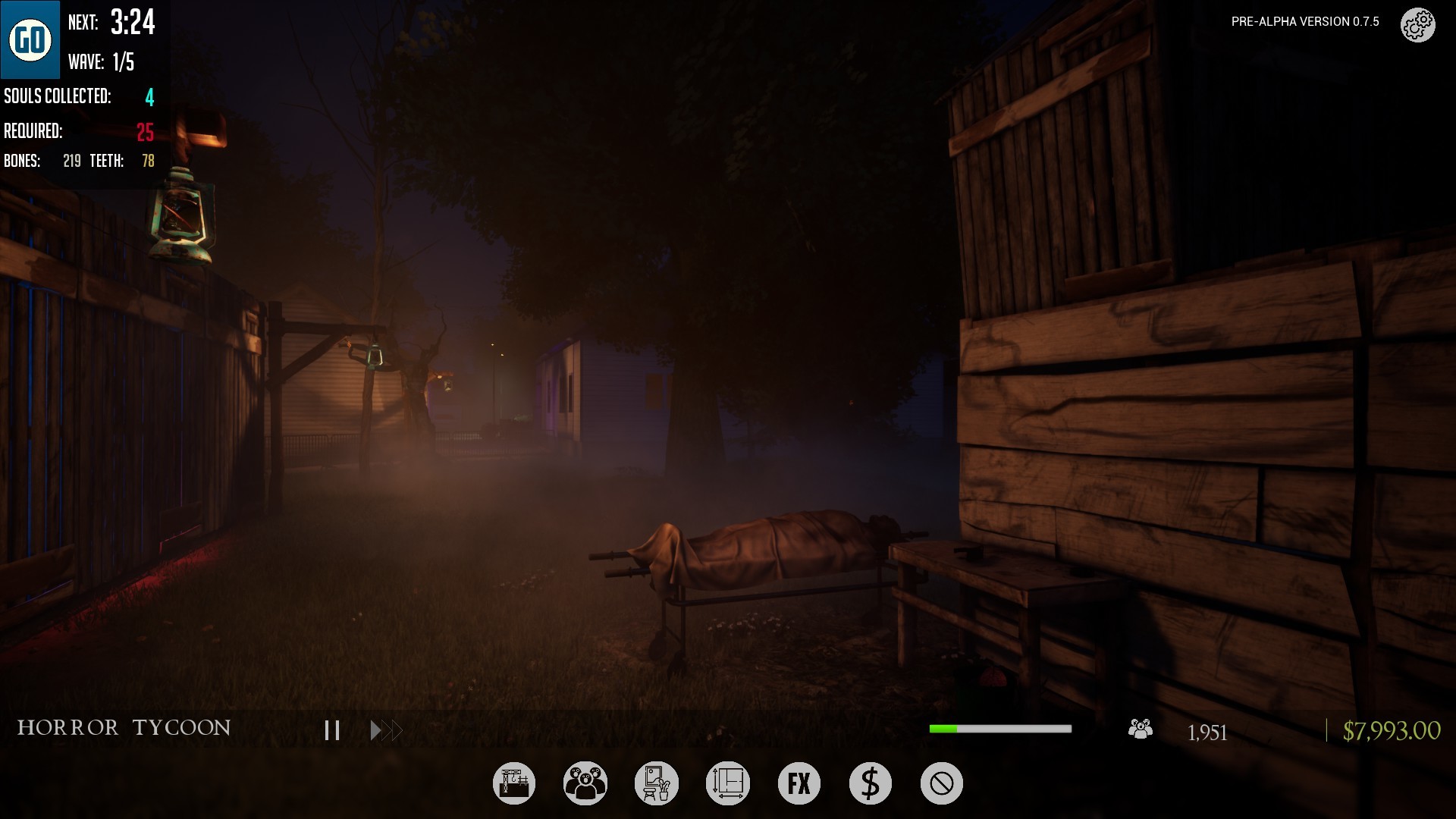Click the $7,993.00 money display

click(1392, 731)
